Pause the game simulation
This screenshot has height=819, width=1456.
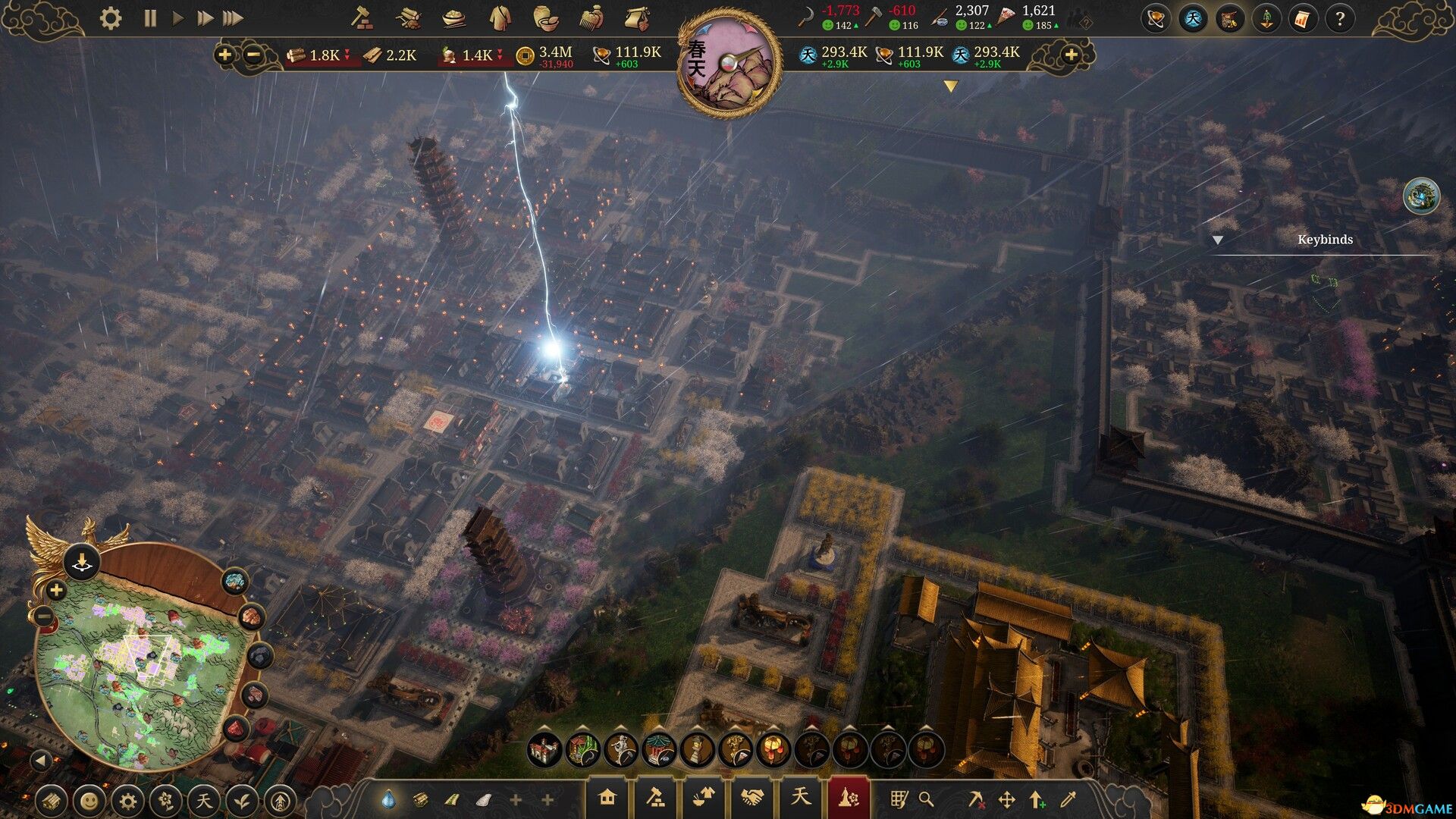click(150, 18)
